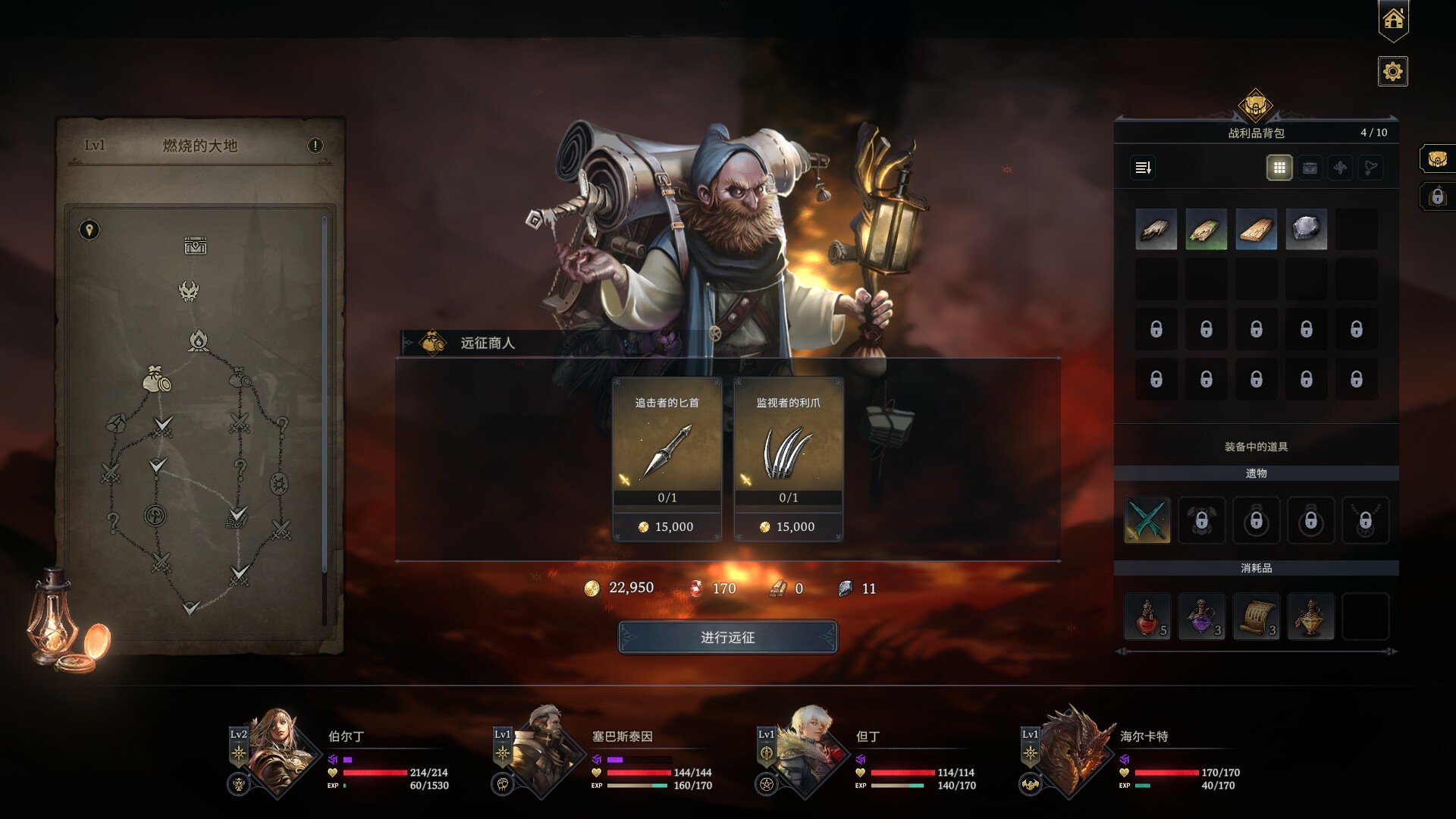Switch to the grid view filter tab
1456x819 pixels.
click(x=1279, y=168)
